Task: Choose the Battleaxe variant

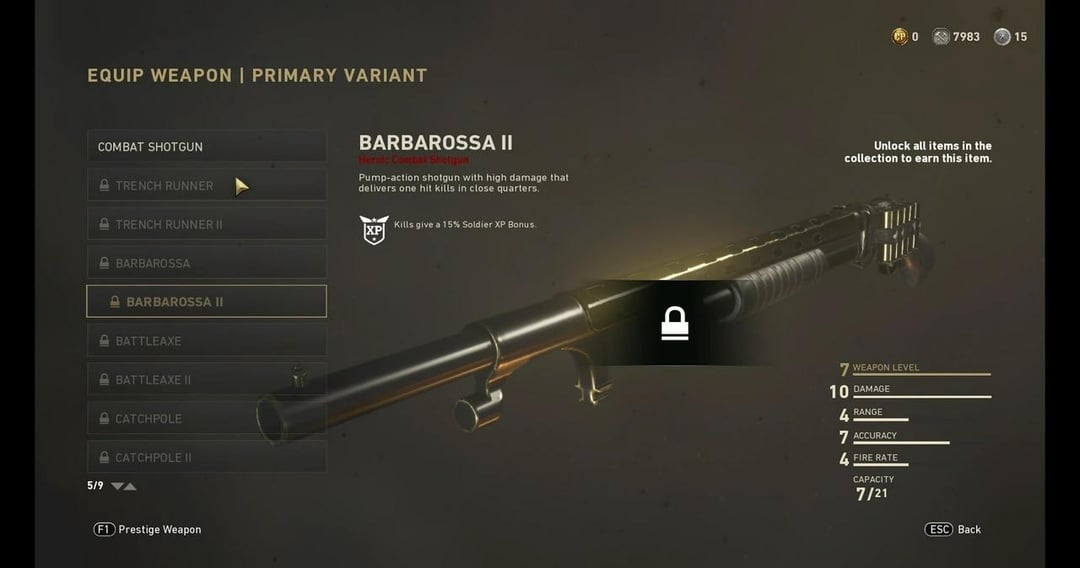Action: (206, 341)
